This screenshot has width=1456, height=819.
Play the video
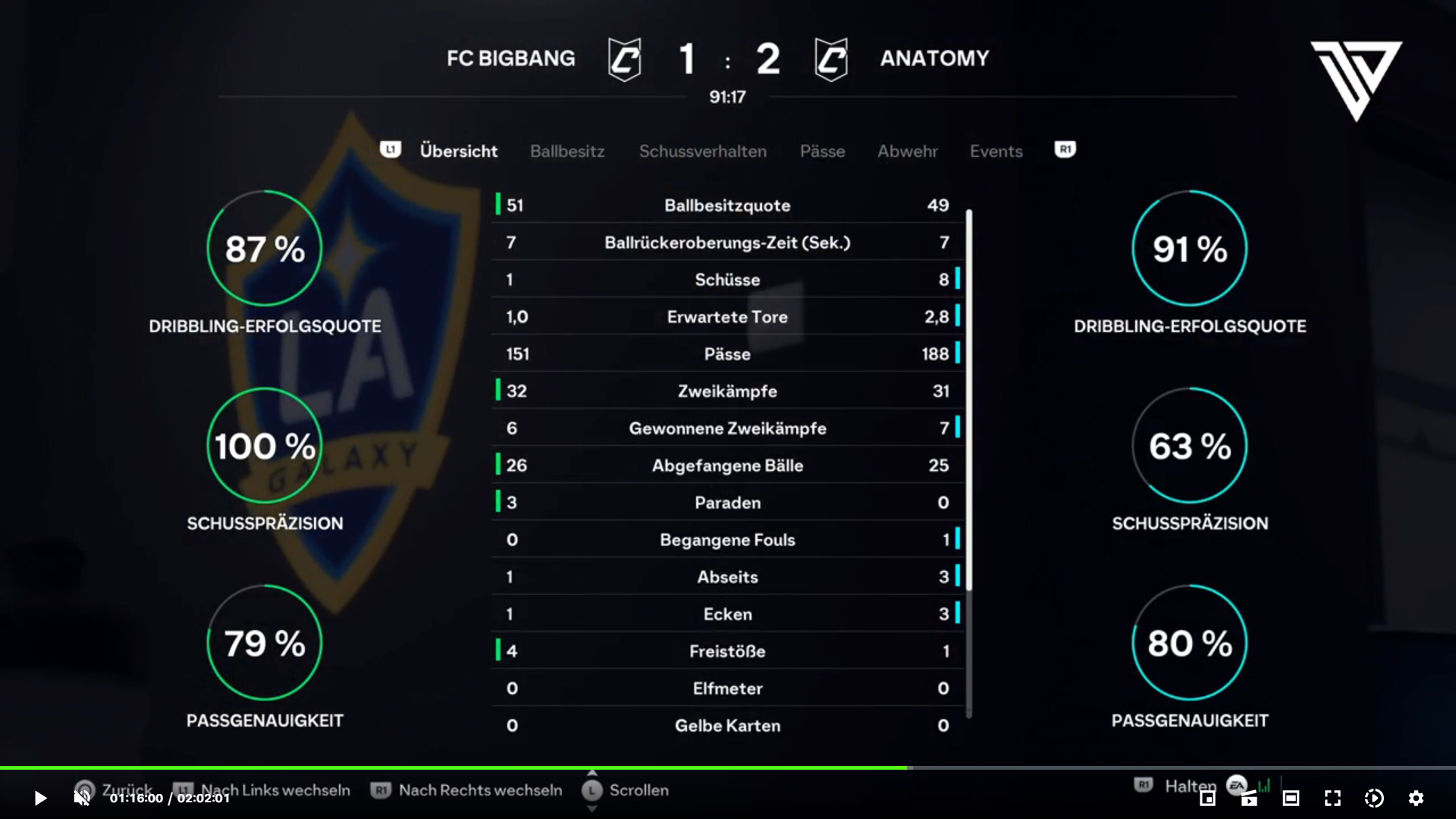click(40, 798)
